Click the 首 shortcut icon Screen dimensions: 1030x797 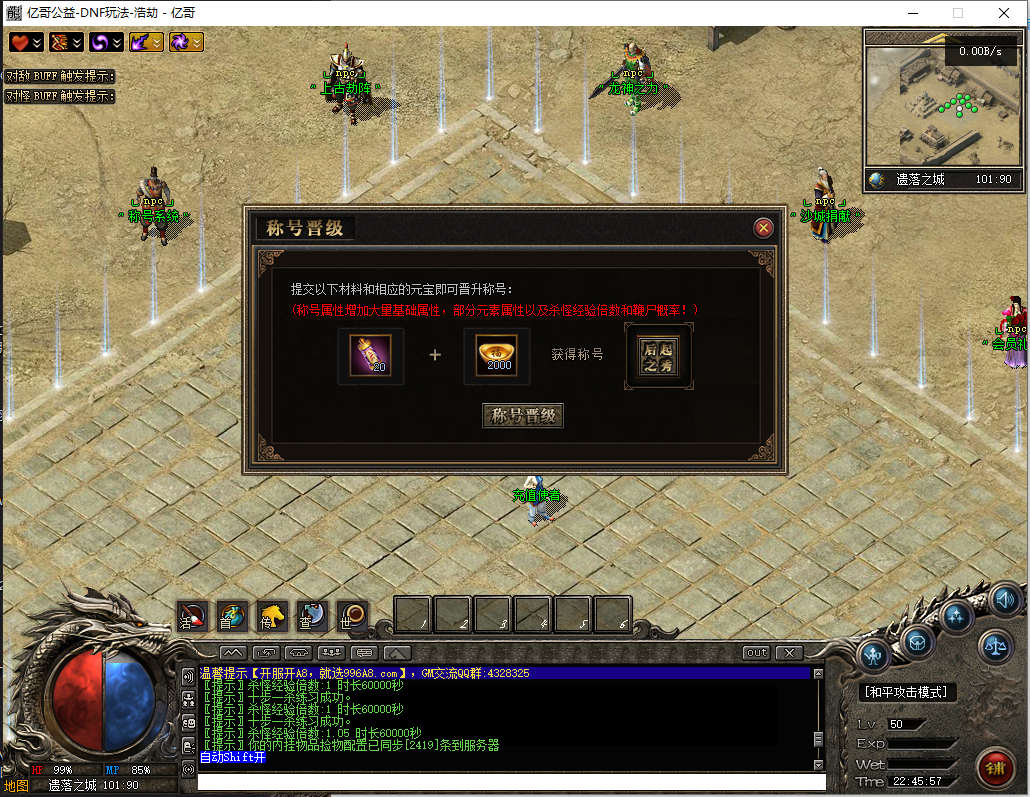[x=232, y=615]
